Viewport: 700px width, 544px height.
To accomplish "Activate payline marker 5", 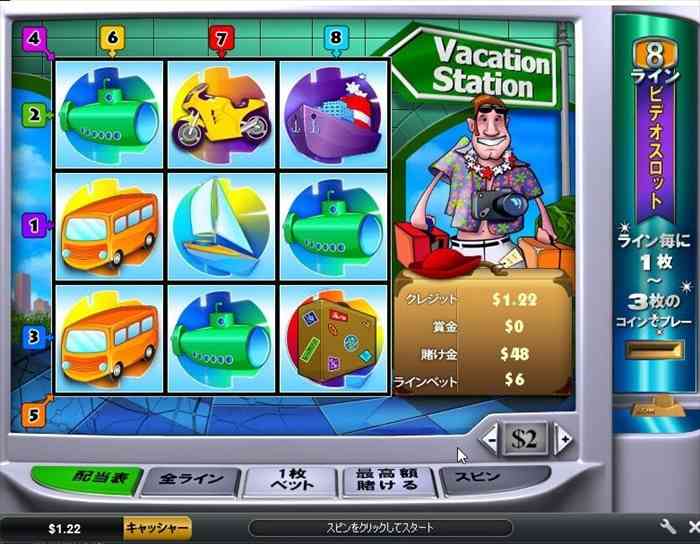I will tap(32, 414).
